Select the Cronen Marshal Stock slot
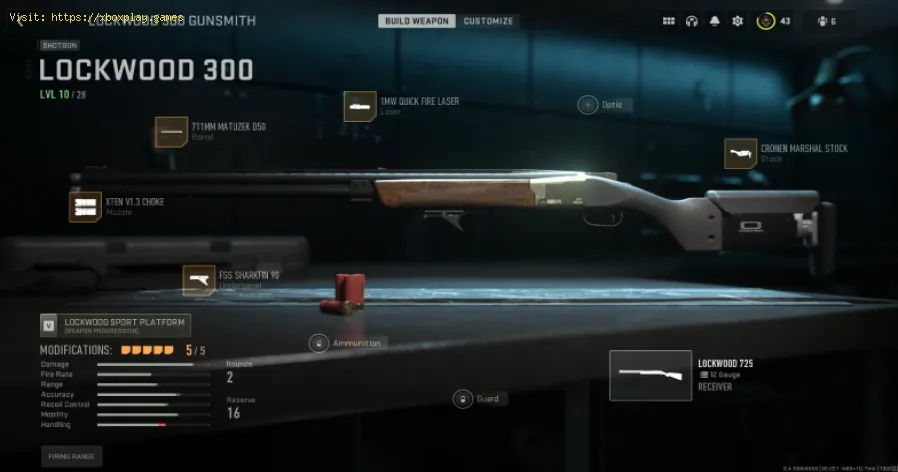Screen dimensions: 898x472 tap(740, 153)
